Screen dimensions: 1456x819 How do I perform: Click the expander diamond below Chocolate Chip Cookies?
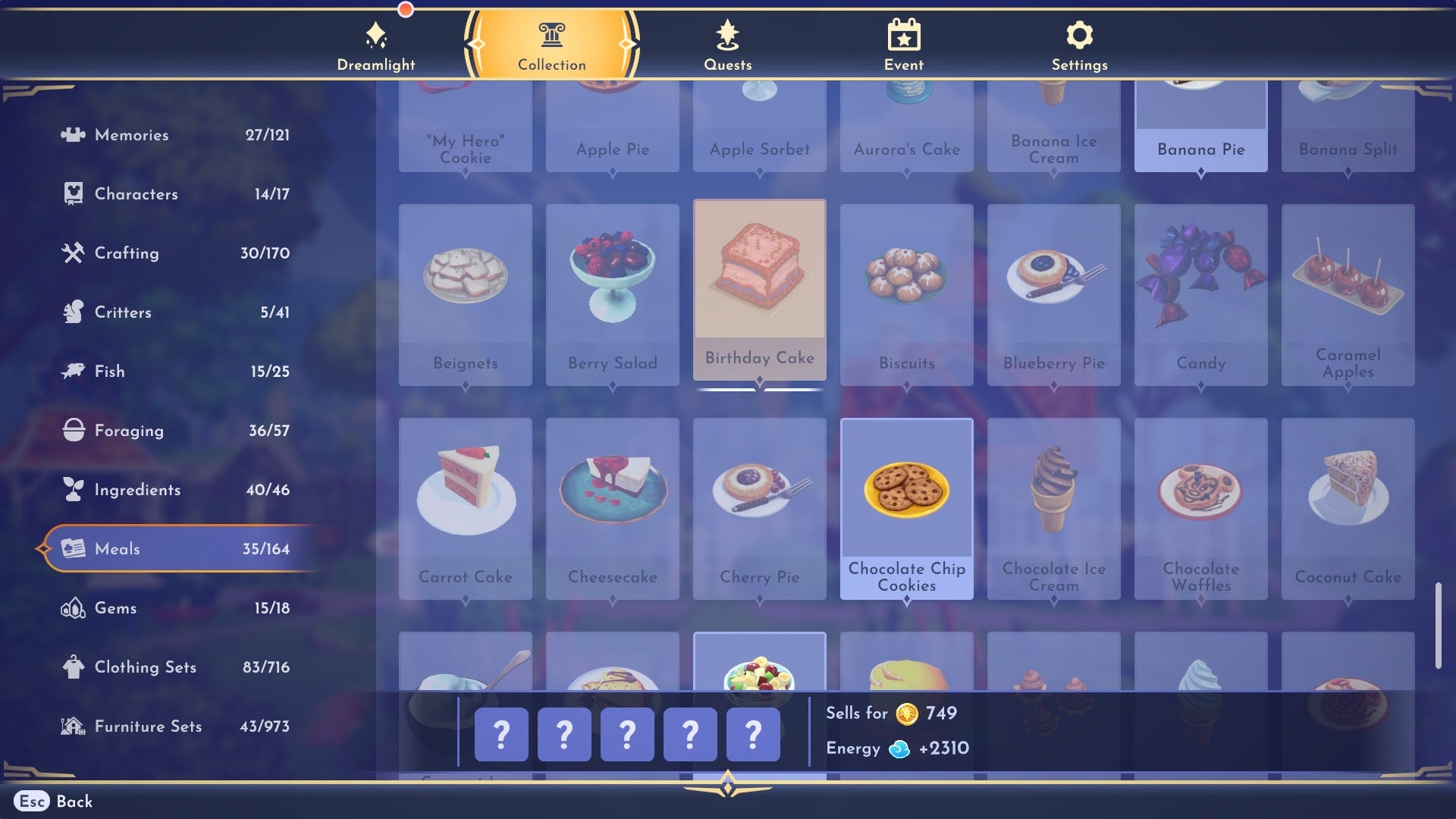pos(907,598)
